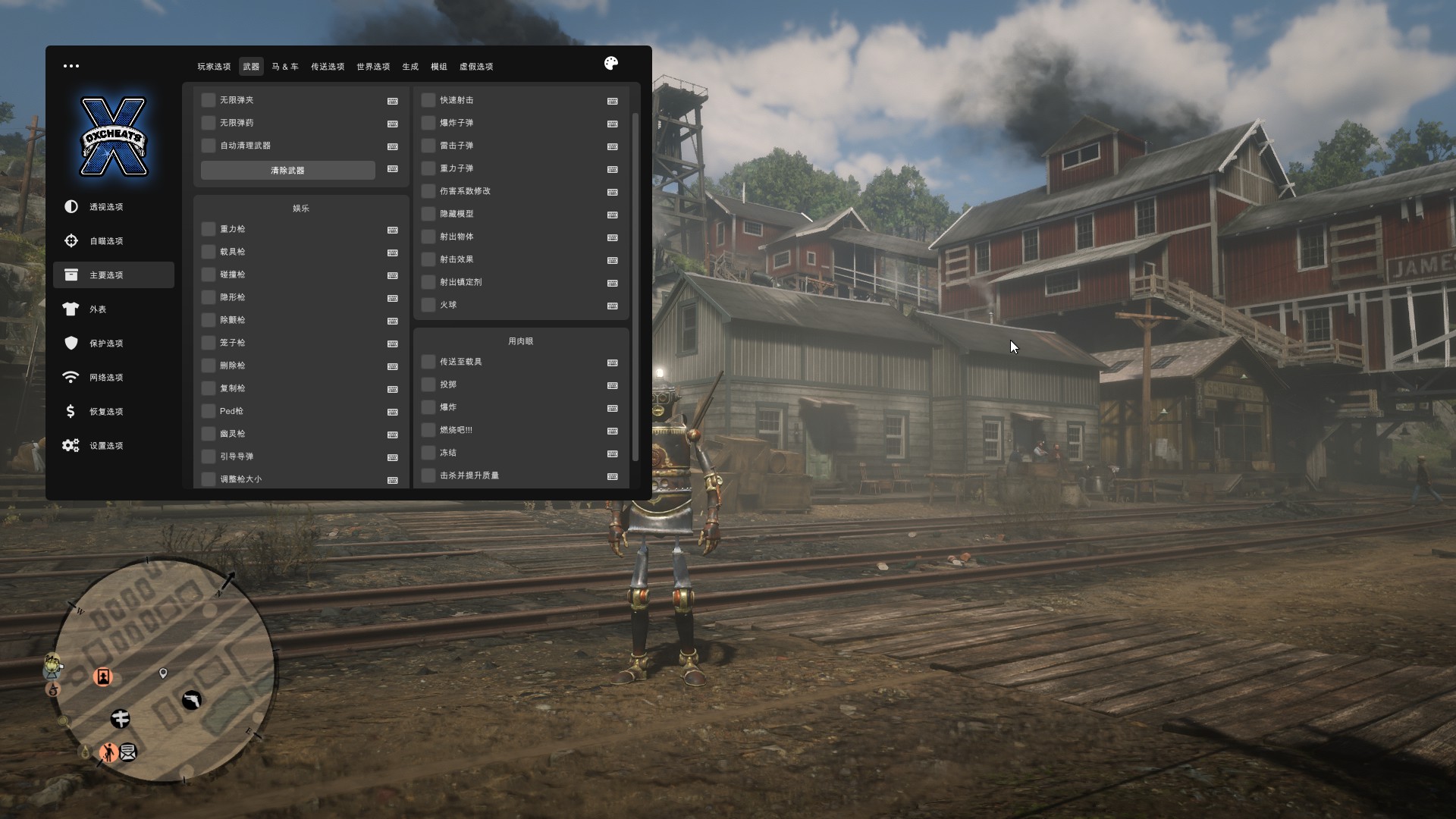Open the 马 & 车 tab

pos(285,67)
